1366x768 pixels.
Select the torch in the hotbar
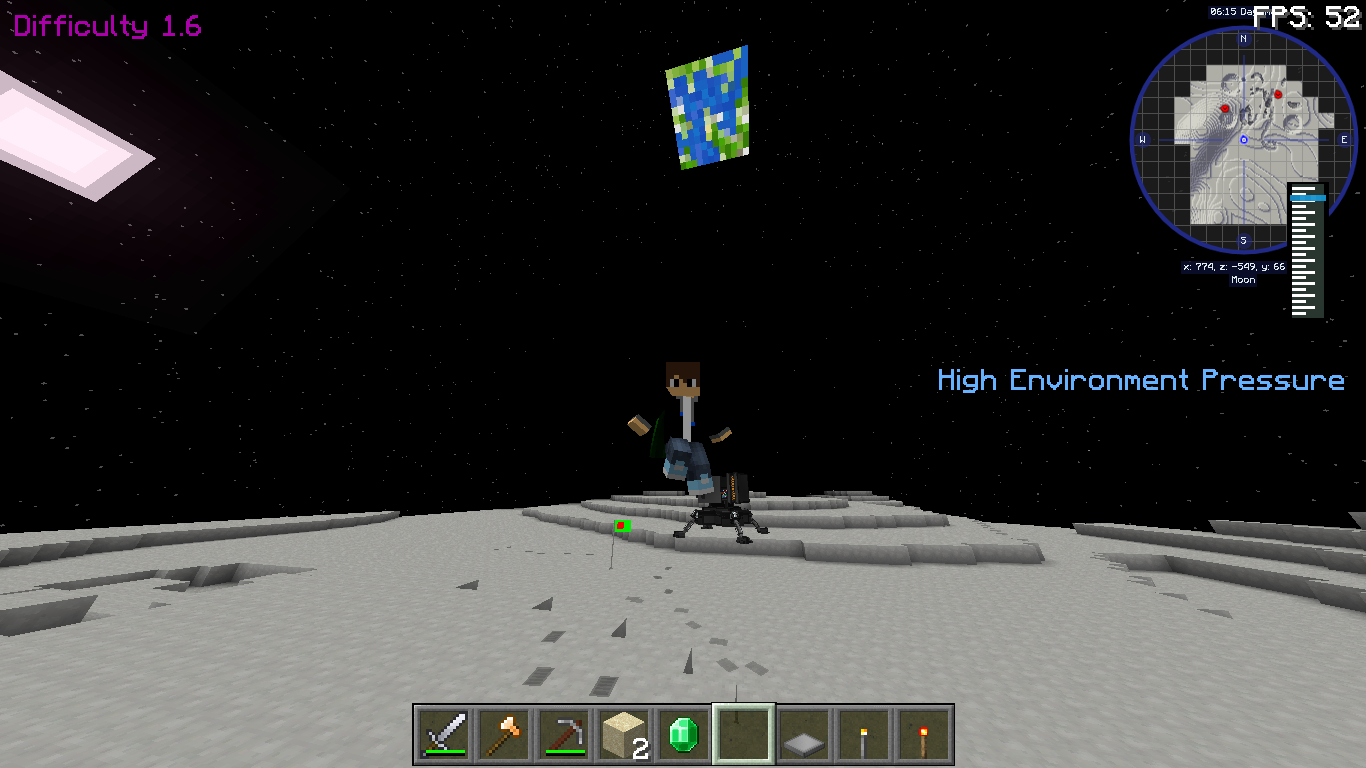[864, 733]
